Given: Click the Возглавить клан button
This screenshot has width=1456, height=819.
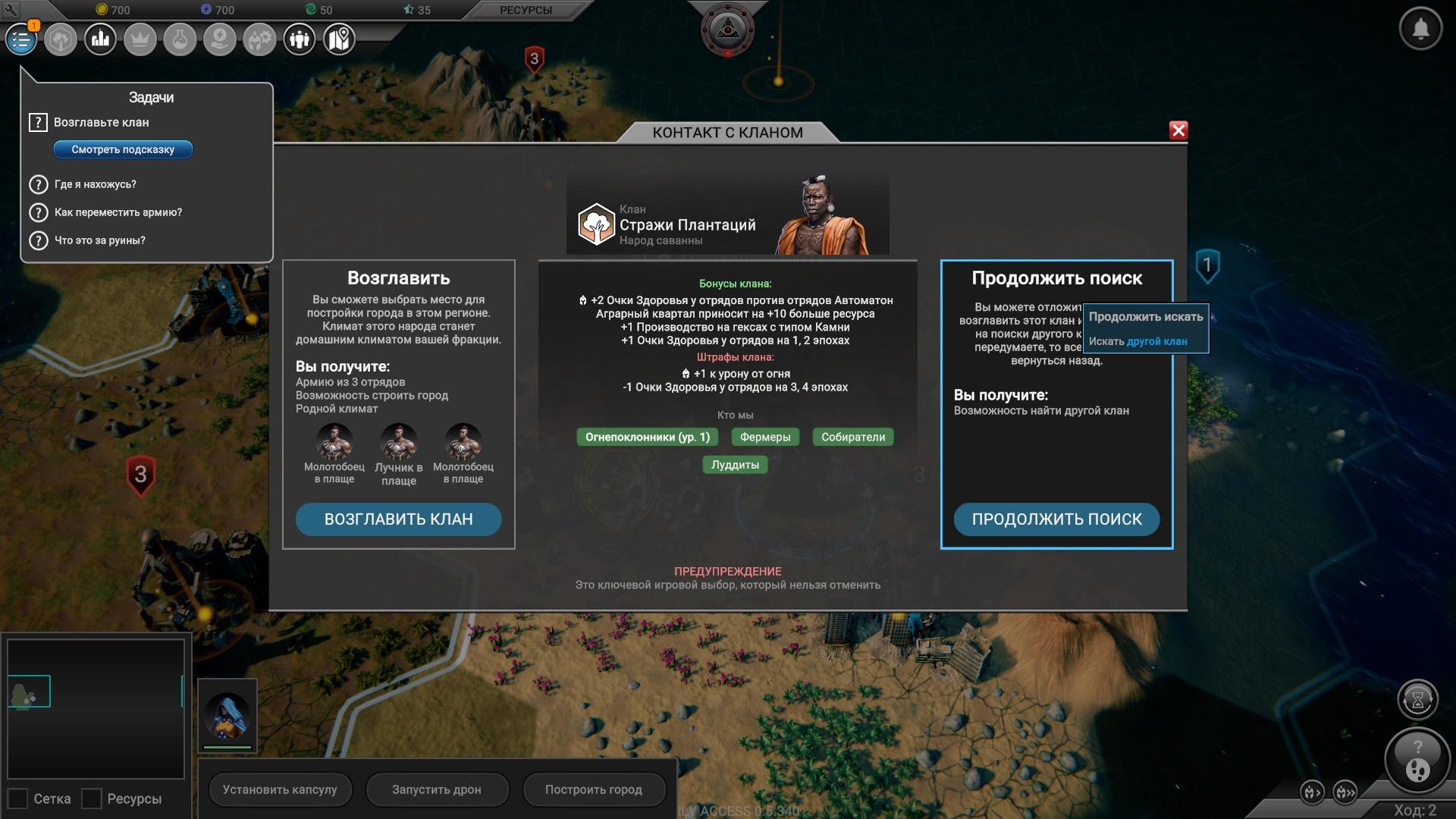Looking at the screenshot, I should tap(398, 519).
